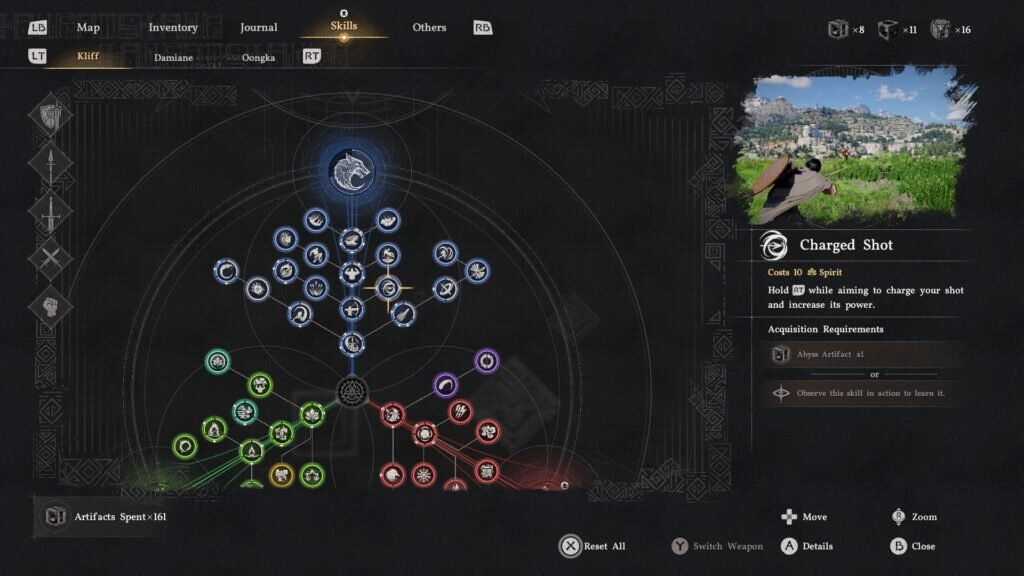Click the central triangular knot node
The width and height of the screenshot is (1024, 576).
point(351,390)
